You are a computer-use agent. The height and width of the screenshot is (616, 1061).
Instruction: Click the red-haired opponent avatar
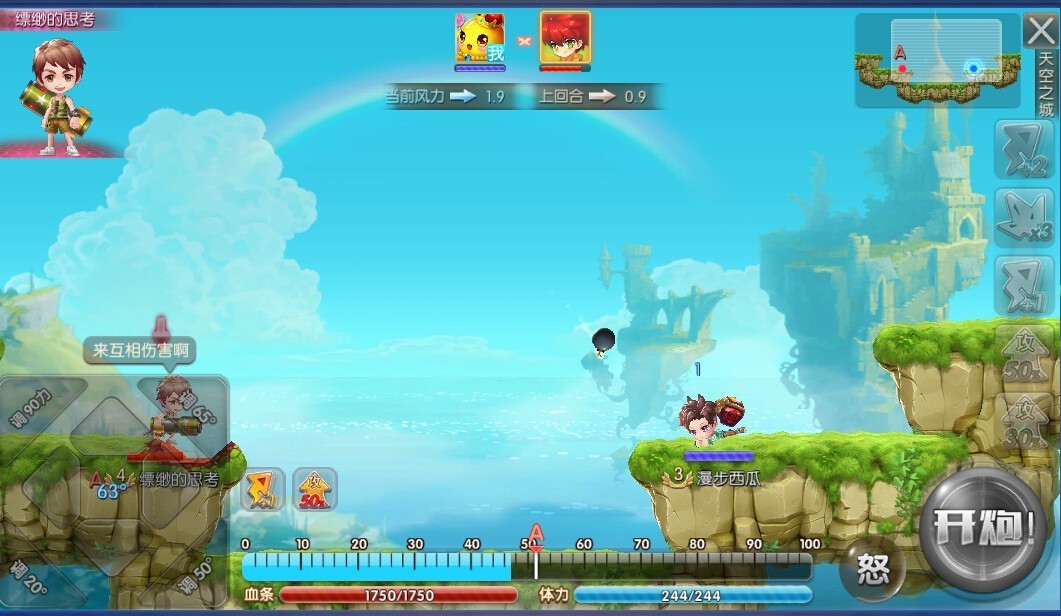click(565, 40)
